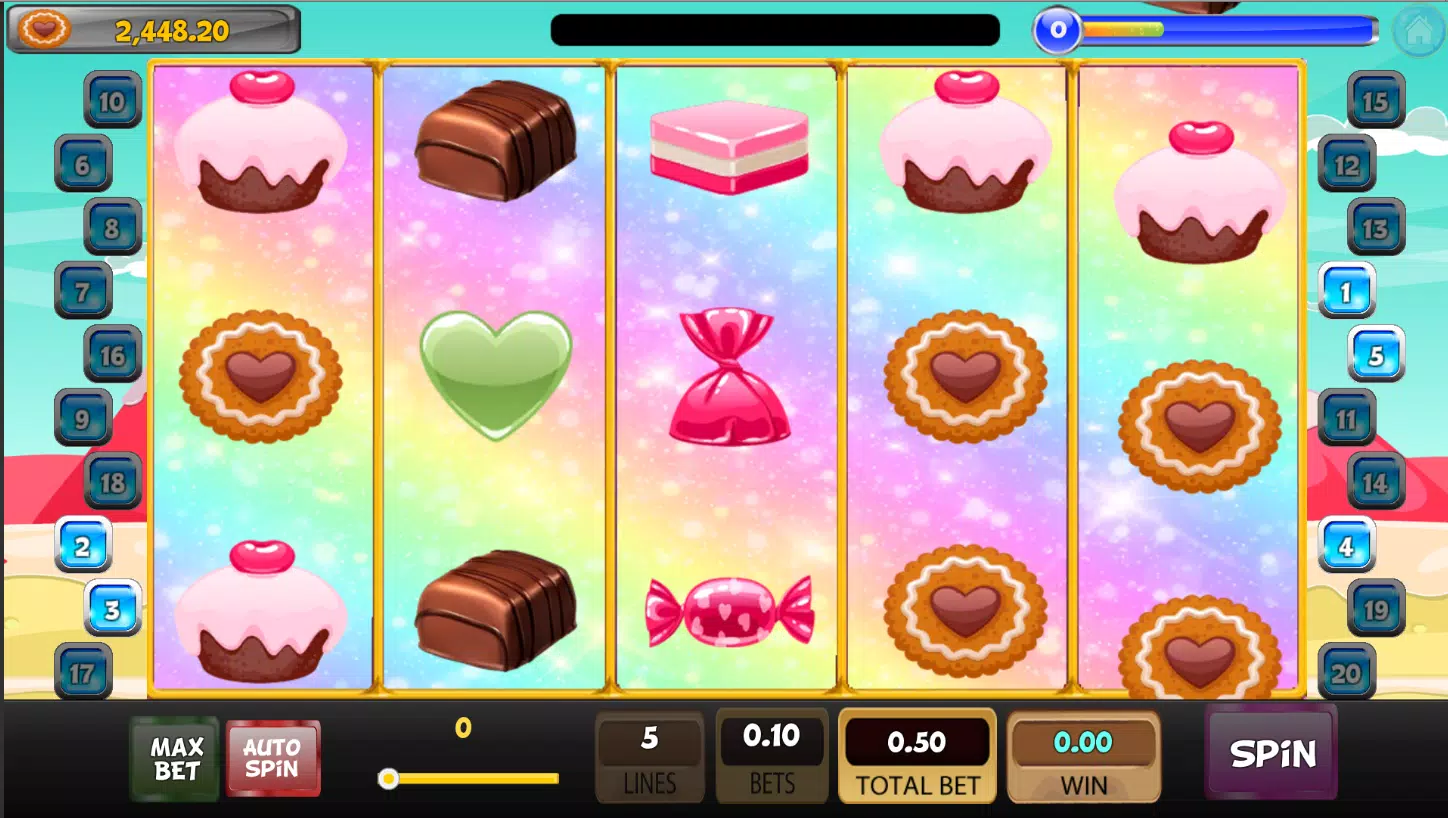The width and height of the screenshot is (1448, 818).
Task: Choose payline number 4
Action: 1346,546
